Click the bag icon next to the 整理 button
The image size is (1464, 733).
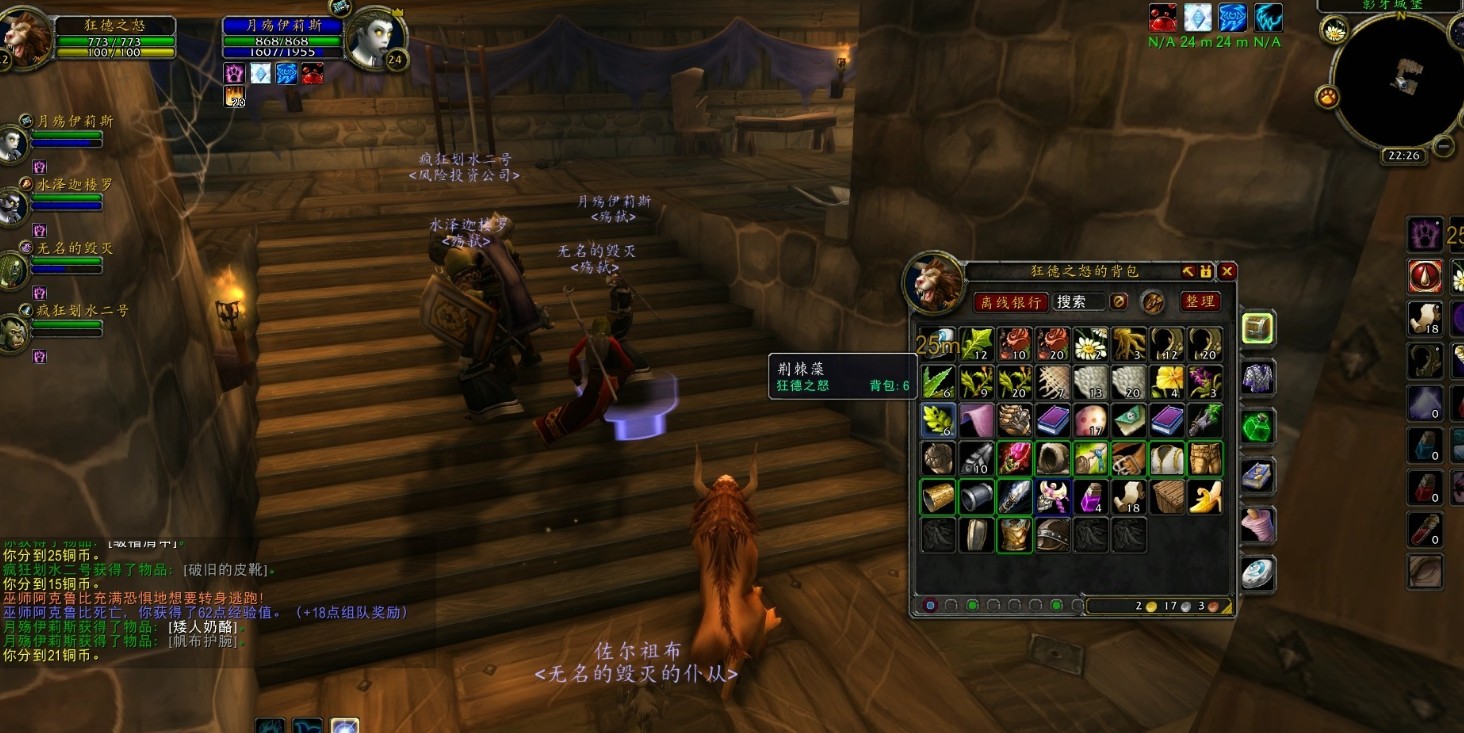(1152, 301)
